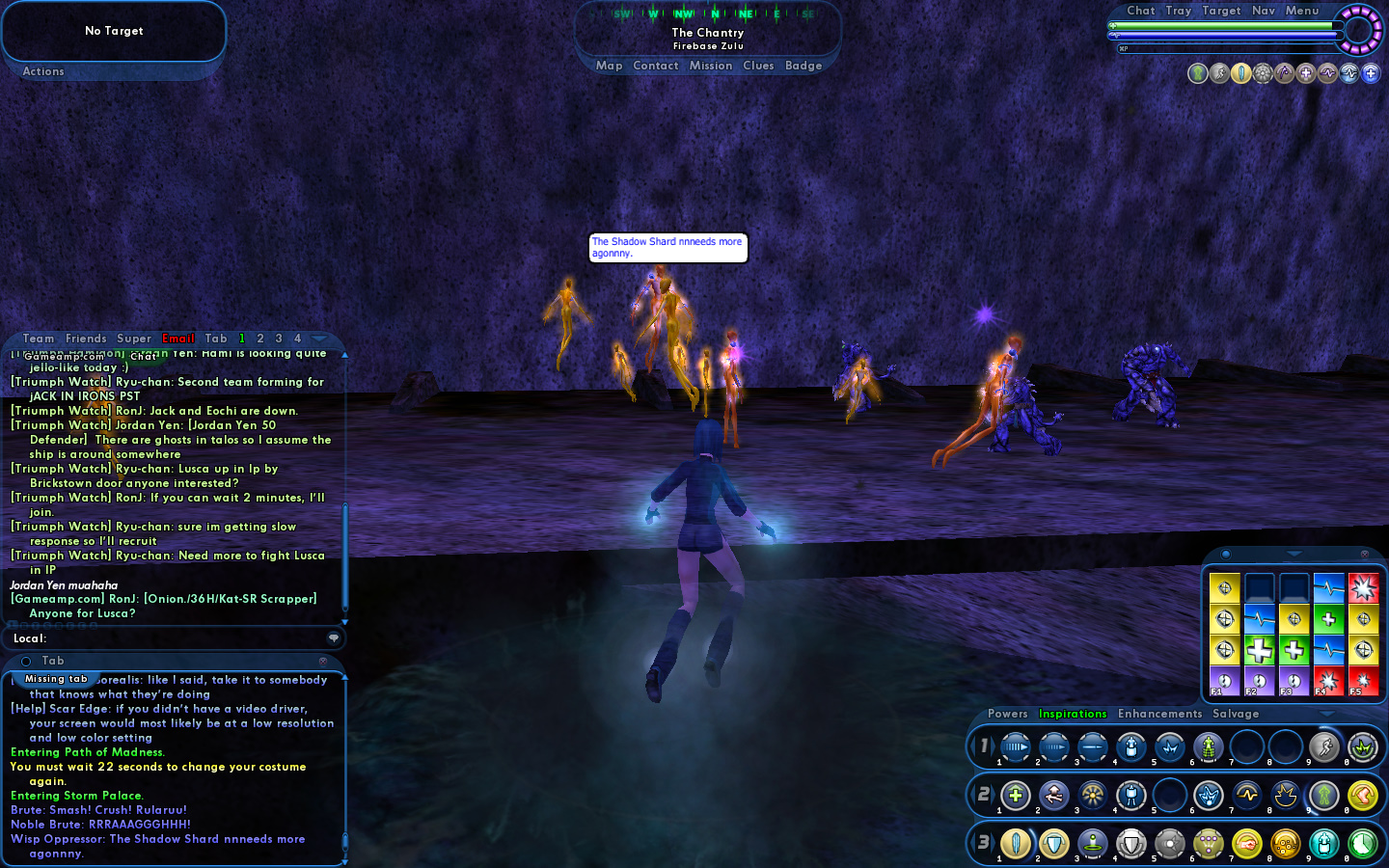Toggle the Chat window from top menu
The image size is (1389, 868).
click(1141, 11)
